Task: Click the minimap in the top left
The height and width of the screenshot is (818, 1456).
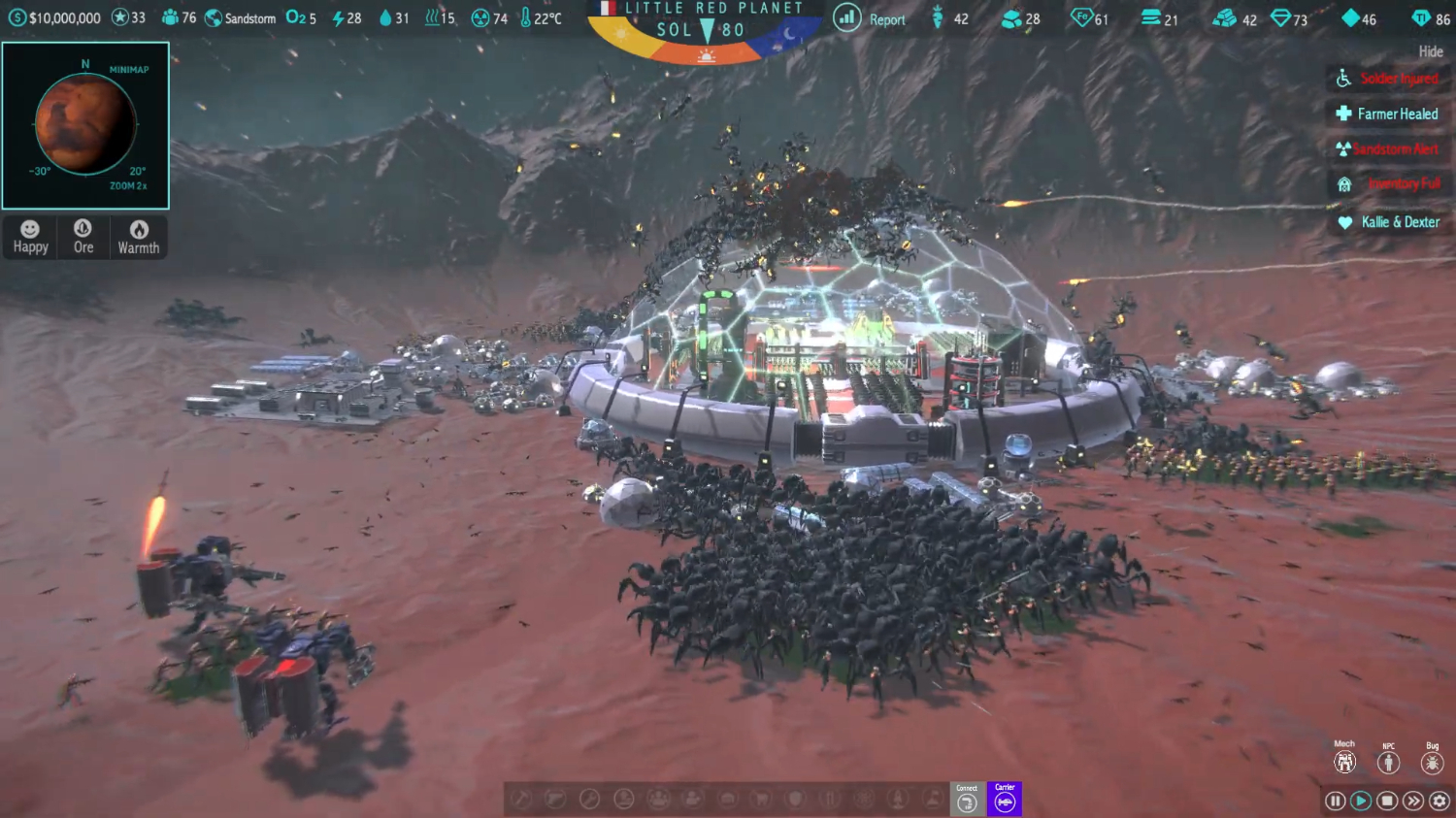Action: (85, 125)
